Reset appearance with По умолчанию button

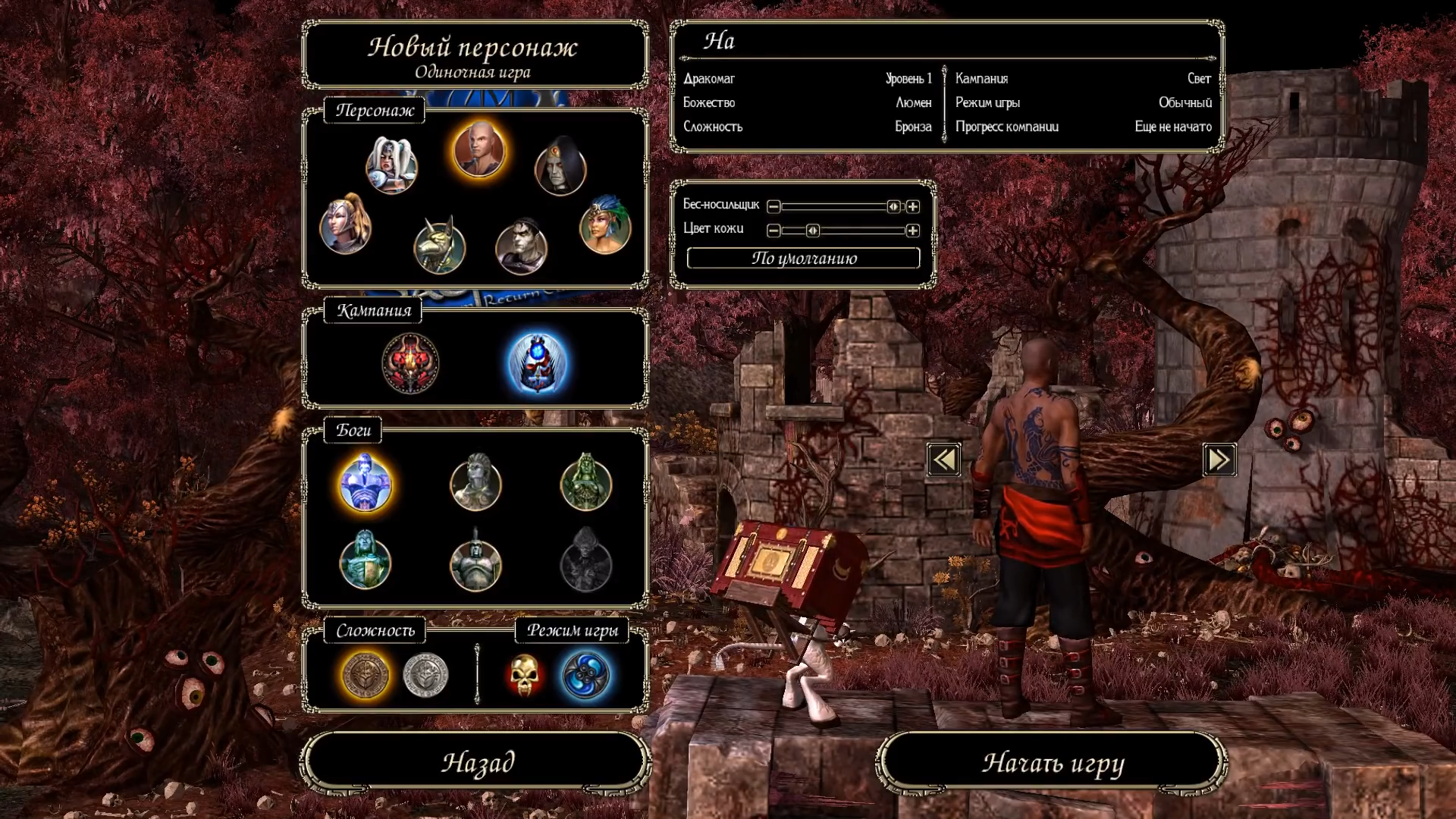(x=803, y=258)
